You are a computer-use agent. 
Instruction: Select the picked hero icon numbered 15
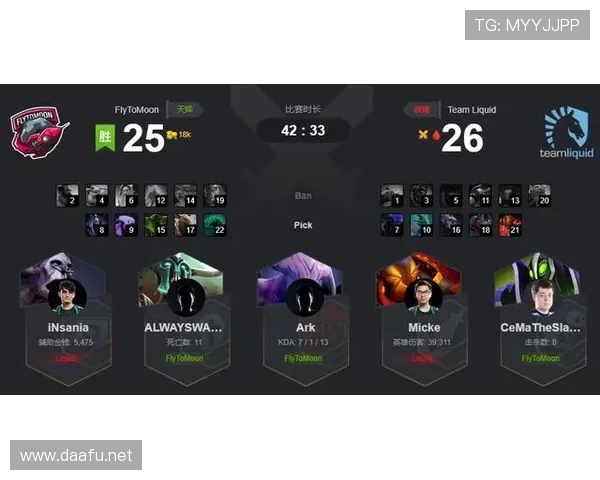click(x=156, y=225)
